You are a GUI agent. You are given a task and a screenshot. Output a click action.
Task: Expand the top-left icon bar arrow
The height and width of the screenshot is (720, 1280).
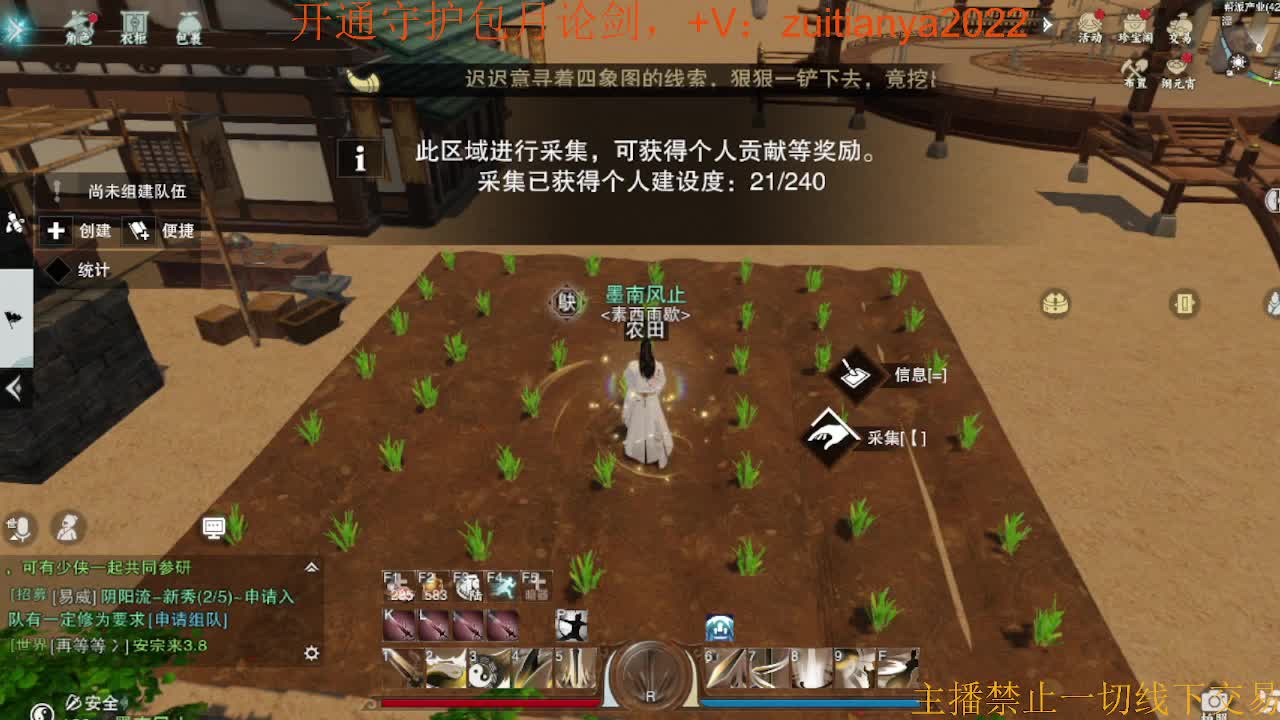[15, 28]
